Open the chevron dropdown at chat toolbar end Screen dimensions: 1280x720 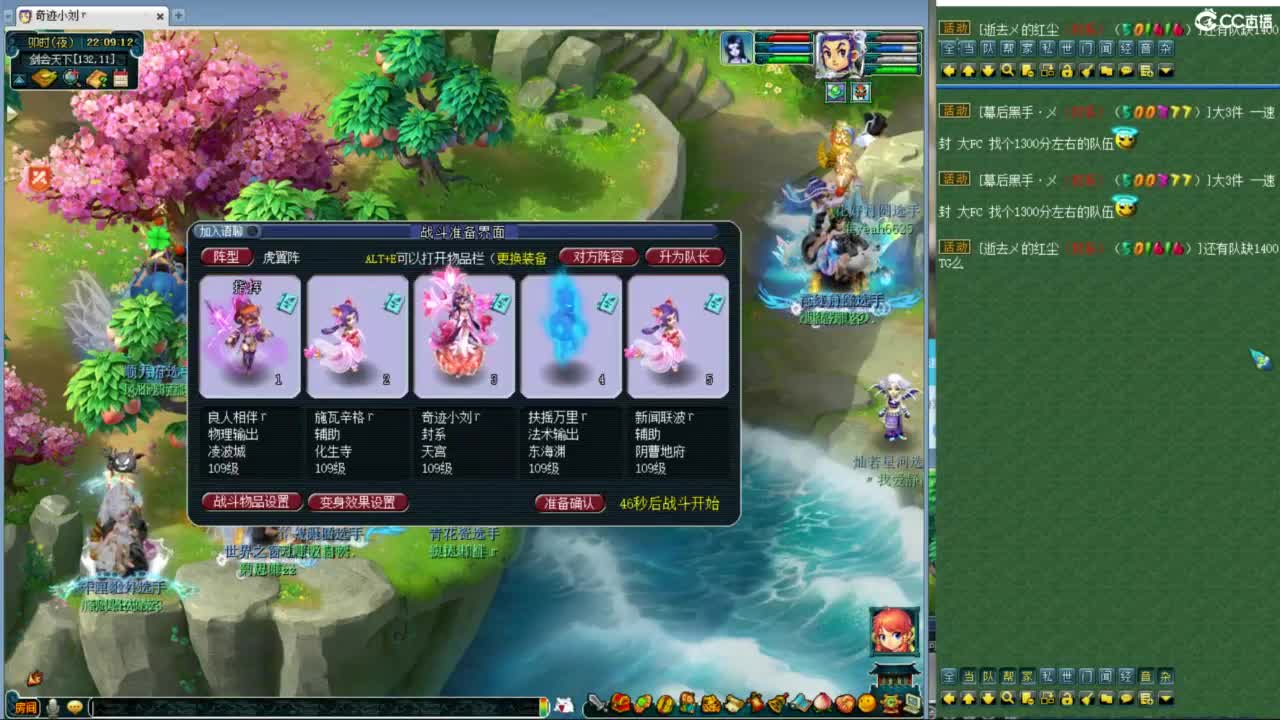click(x=1163, y=70)
